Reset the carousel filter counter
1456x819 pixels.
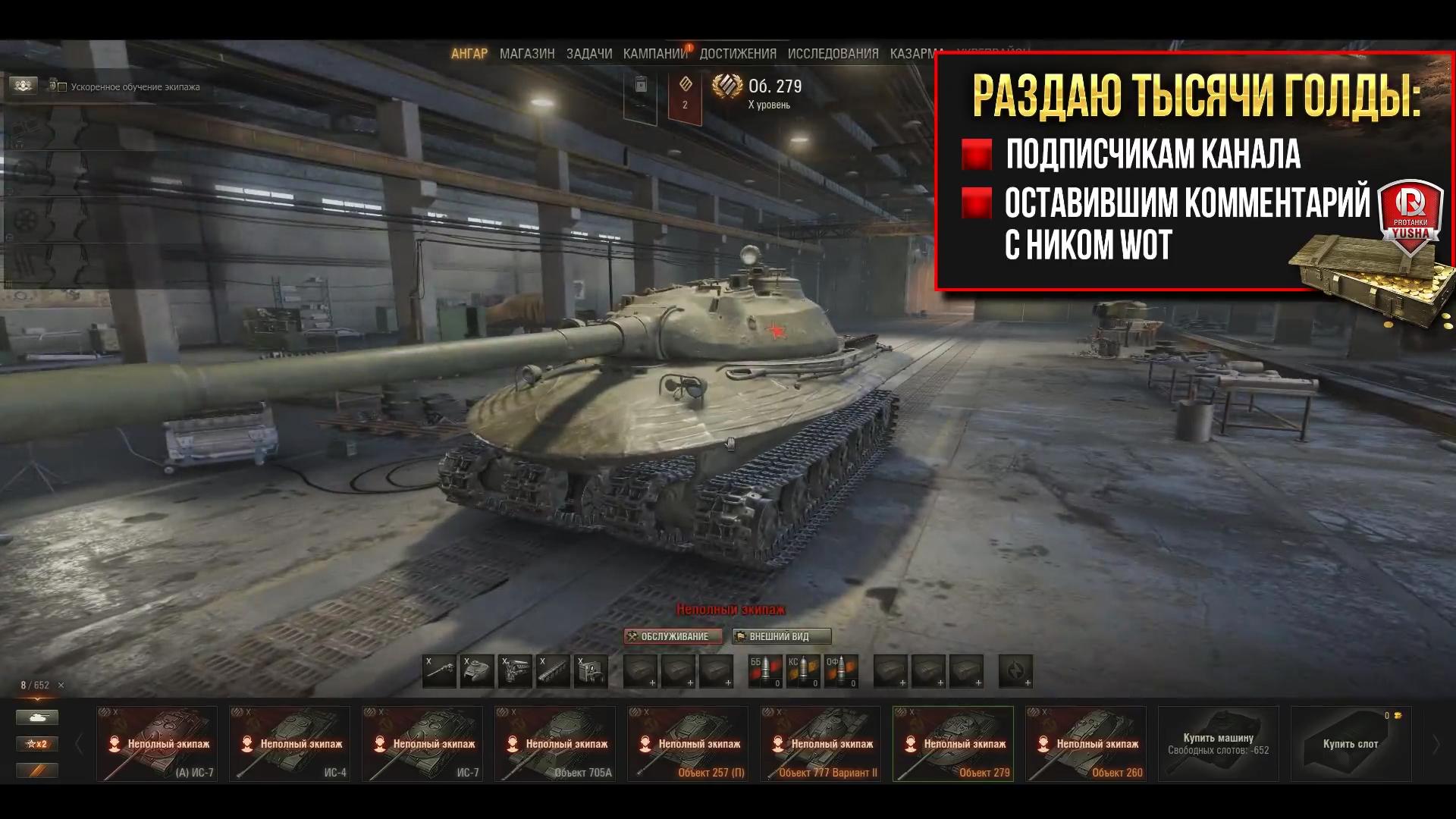(61, 686)
